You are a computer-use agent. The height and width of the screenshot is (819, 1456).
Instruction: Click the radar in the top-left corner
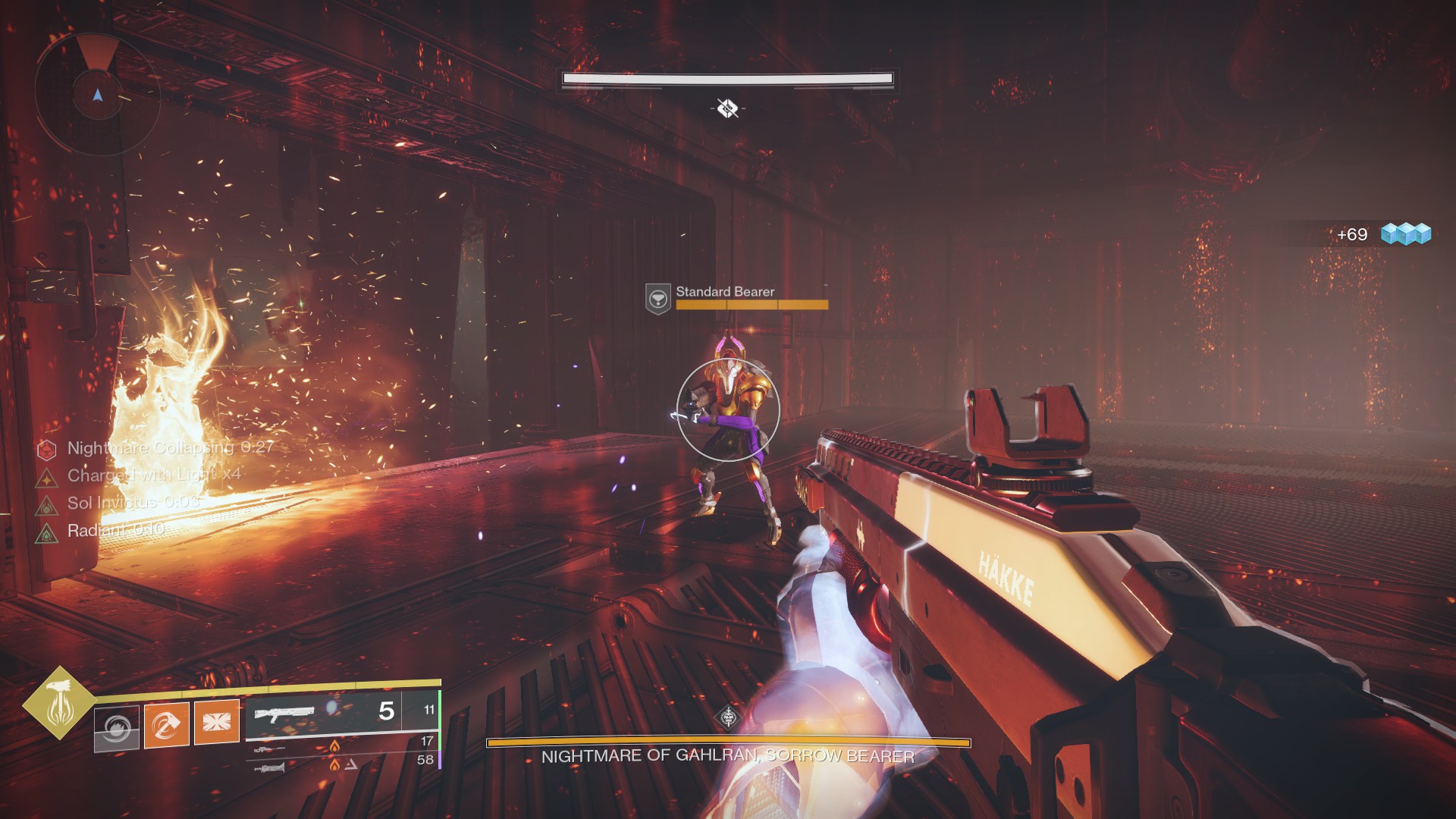[97, 95]
